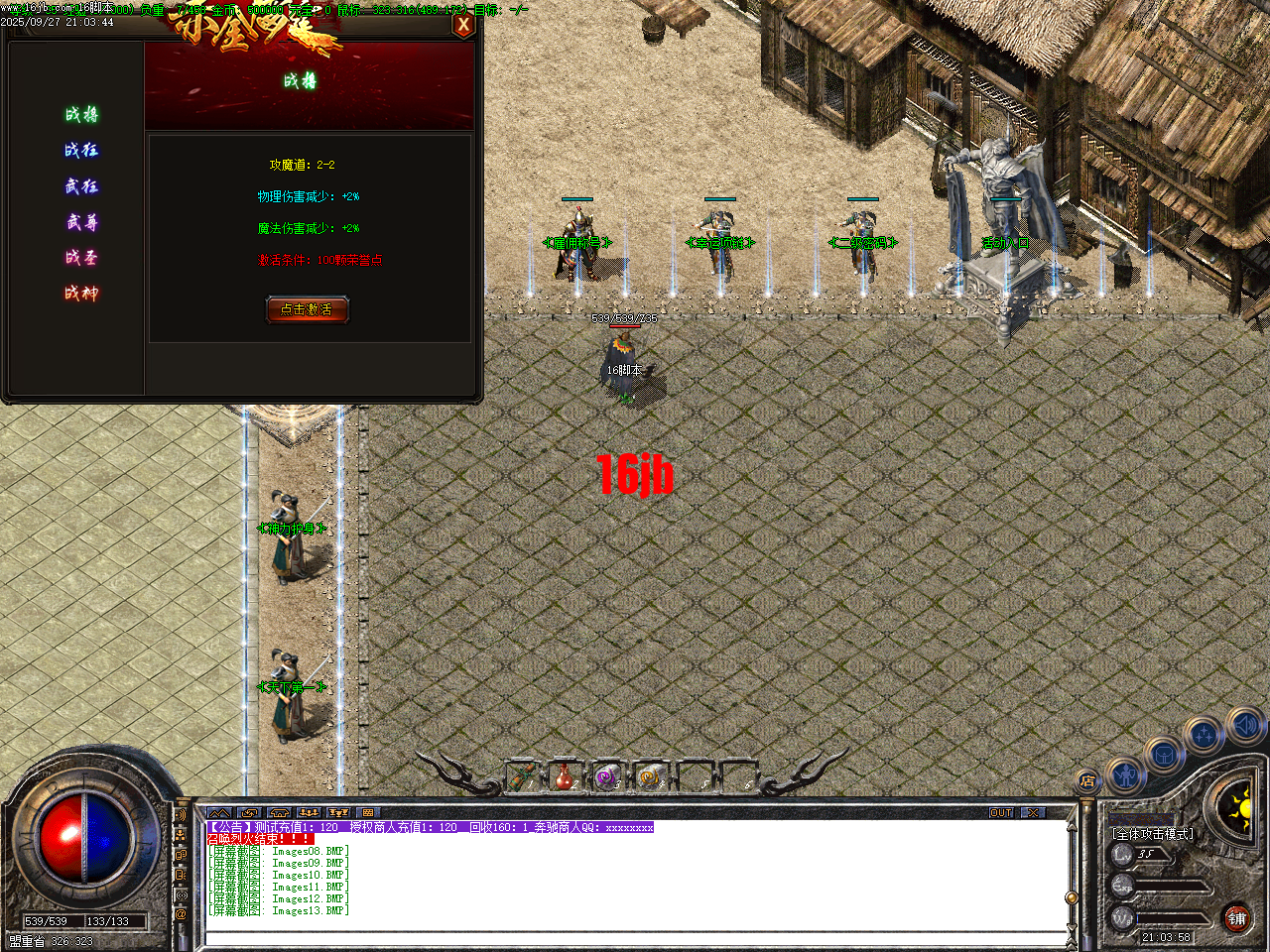Click the friends list icon in the chat toolbar

coord(309,813)
